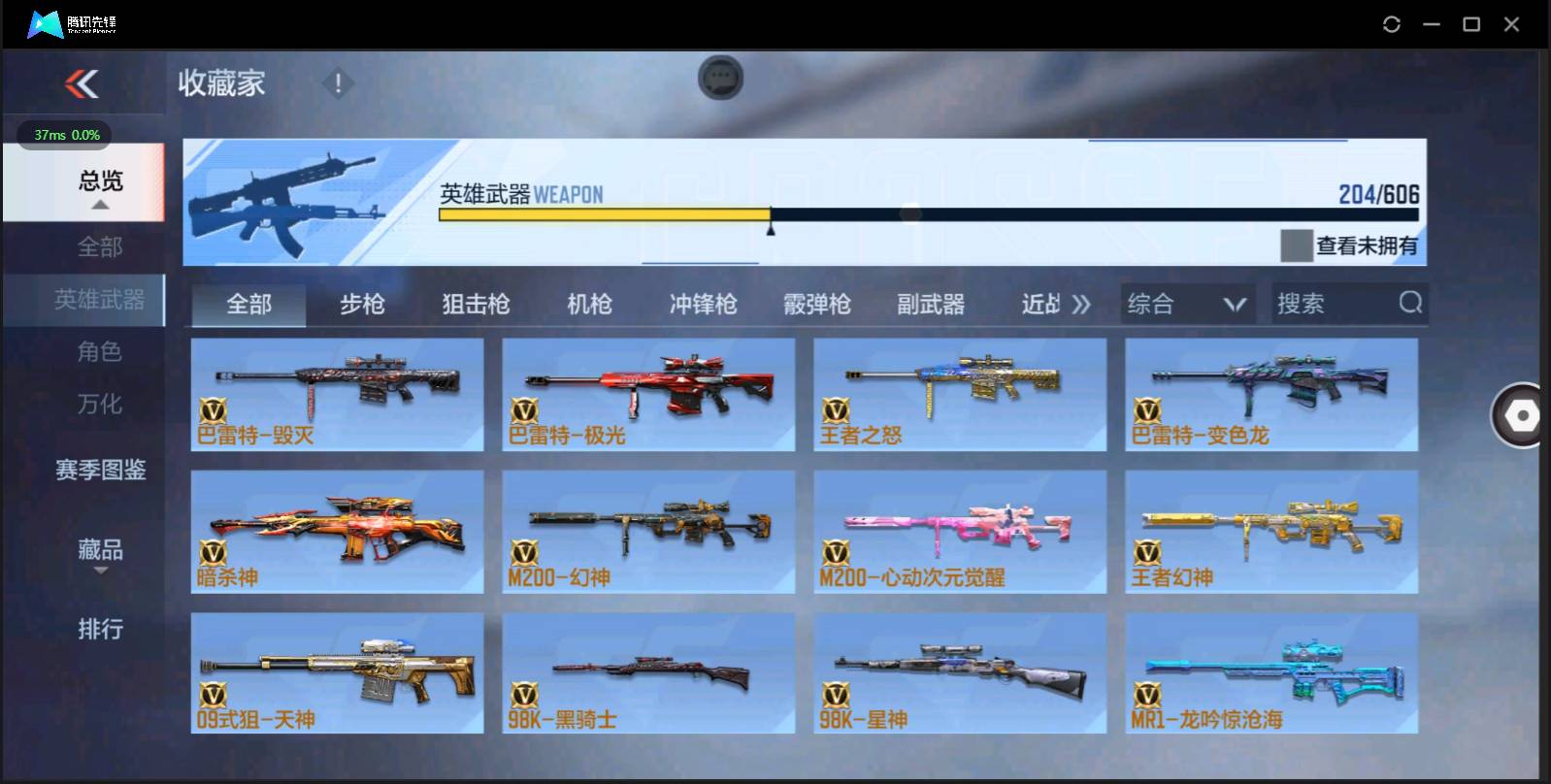1551x784 pixels.
Task: Collapse the 总览 section using its arrow
Action: tap(99, 206)
